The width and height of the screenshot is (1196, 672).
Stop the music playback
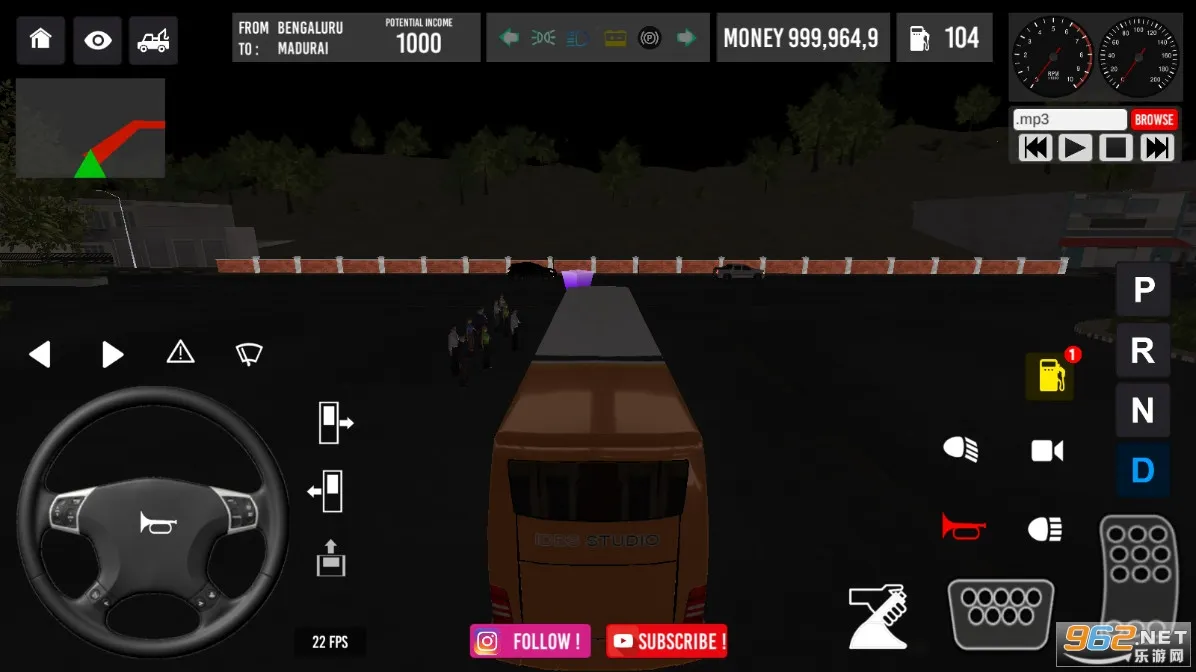pyautogui.click(x=1115, y=148)
